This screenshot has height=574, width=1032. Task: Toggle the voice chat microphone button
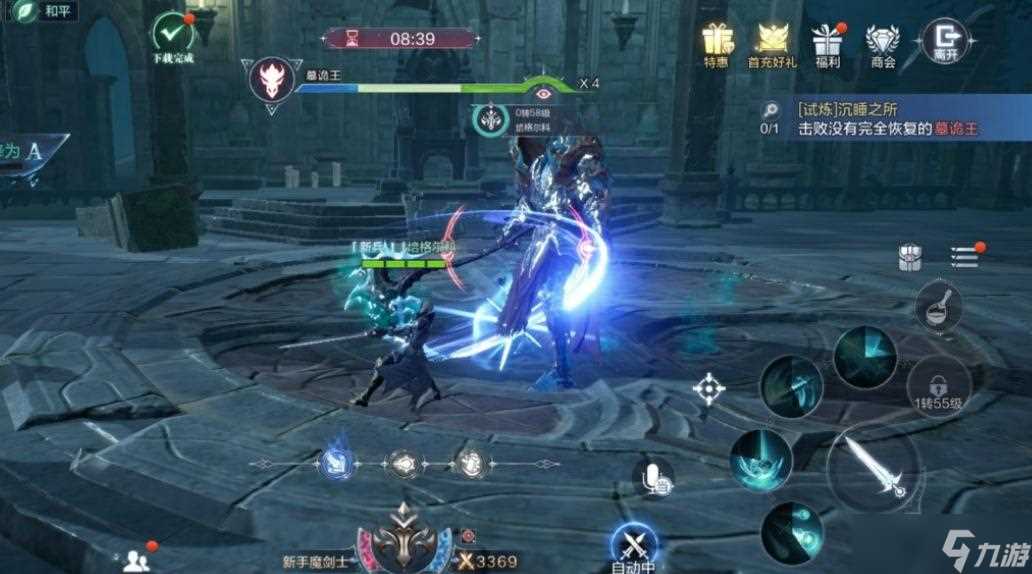tap(655, 480)
